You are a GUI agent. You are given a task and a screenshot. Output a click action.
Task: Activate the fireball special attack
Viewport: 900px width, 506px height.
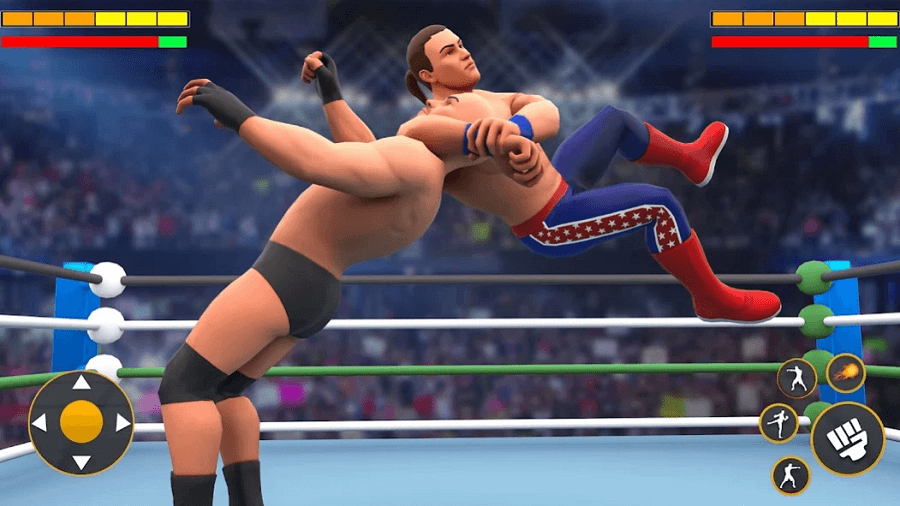pos(845,373)
